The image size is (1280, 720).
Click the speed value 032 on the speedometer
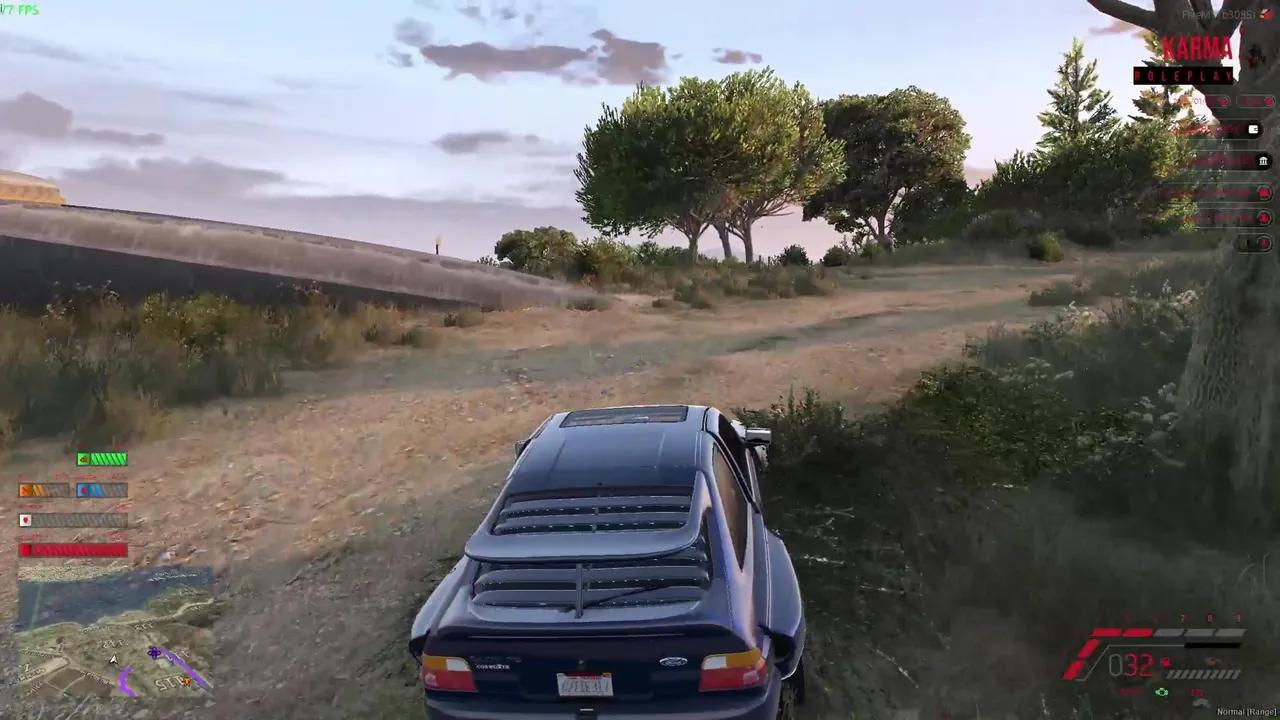tap(1130, 664)
